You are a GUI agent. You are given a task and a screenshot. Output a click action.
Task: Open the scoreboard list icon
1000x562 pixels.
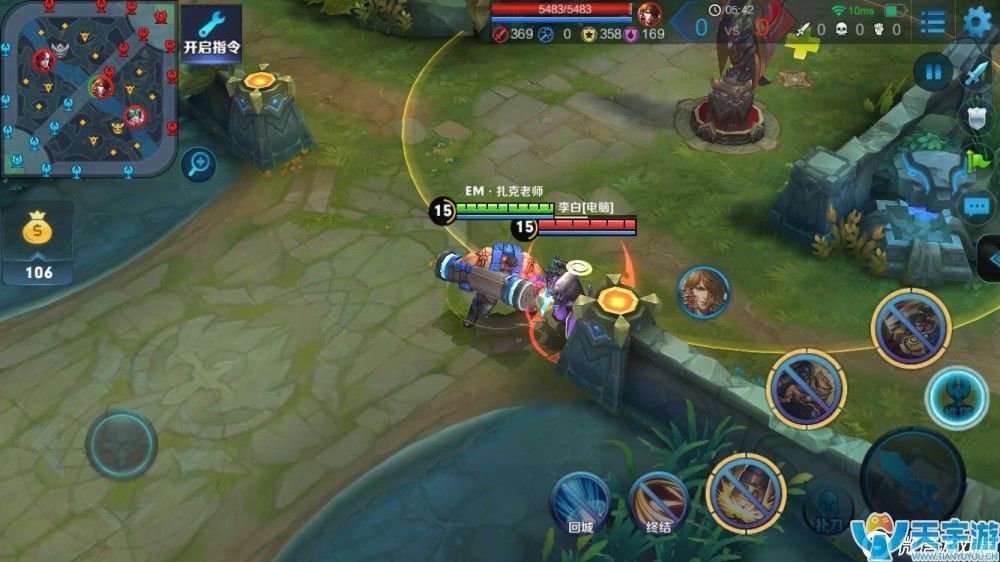[932, 22]
